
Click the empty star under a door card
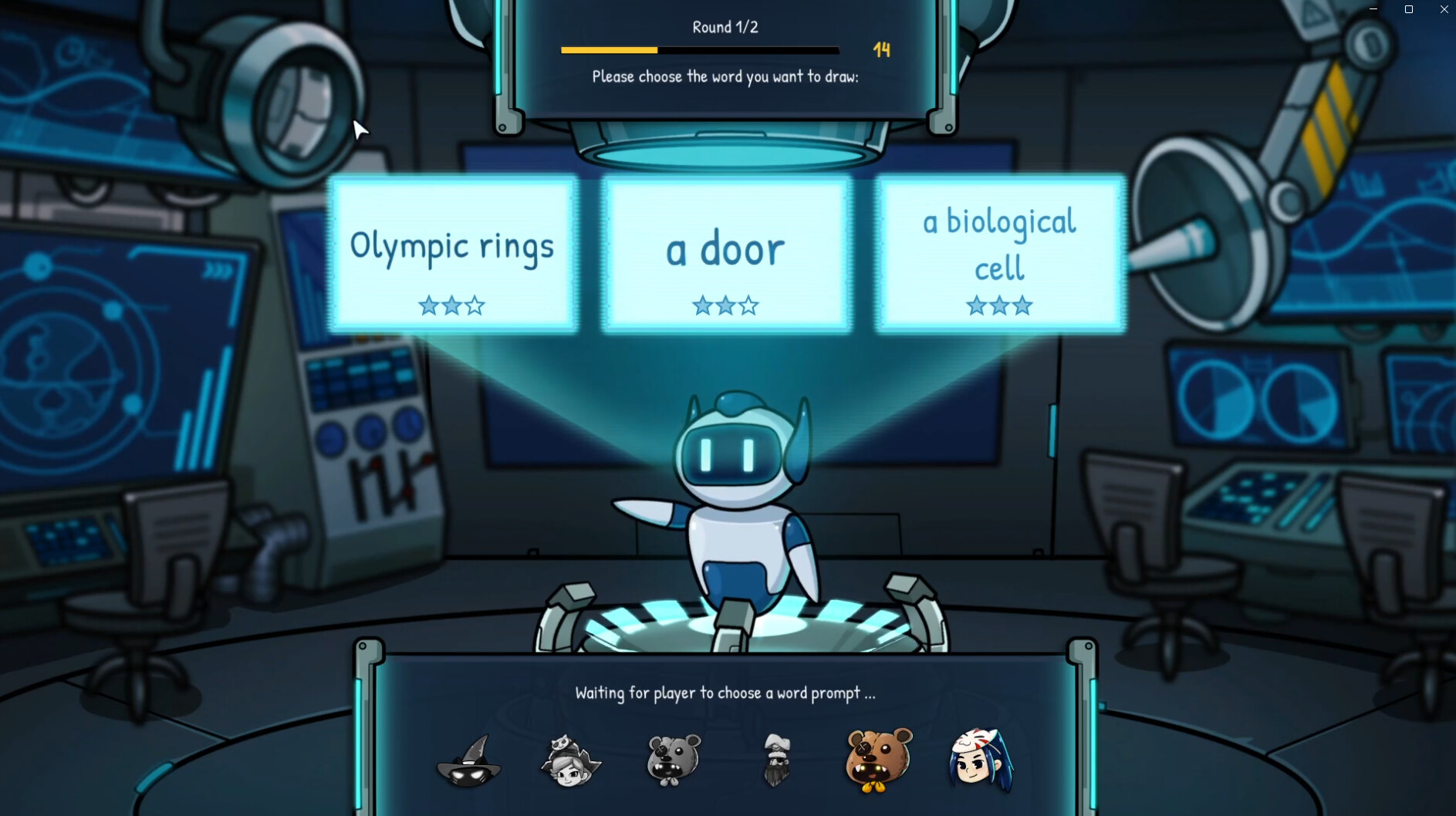pos(748,305)
